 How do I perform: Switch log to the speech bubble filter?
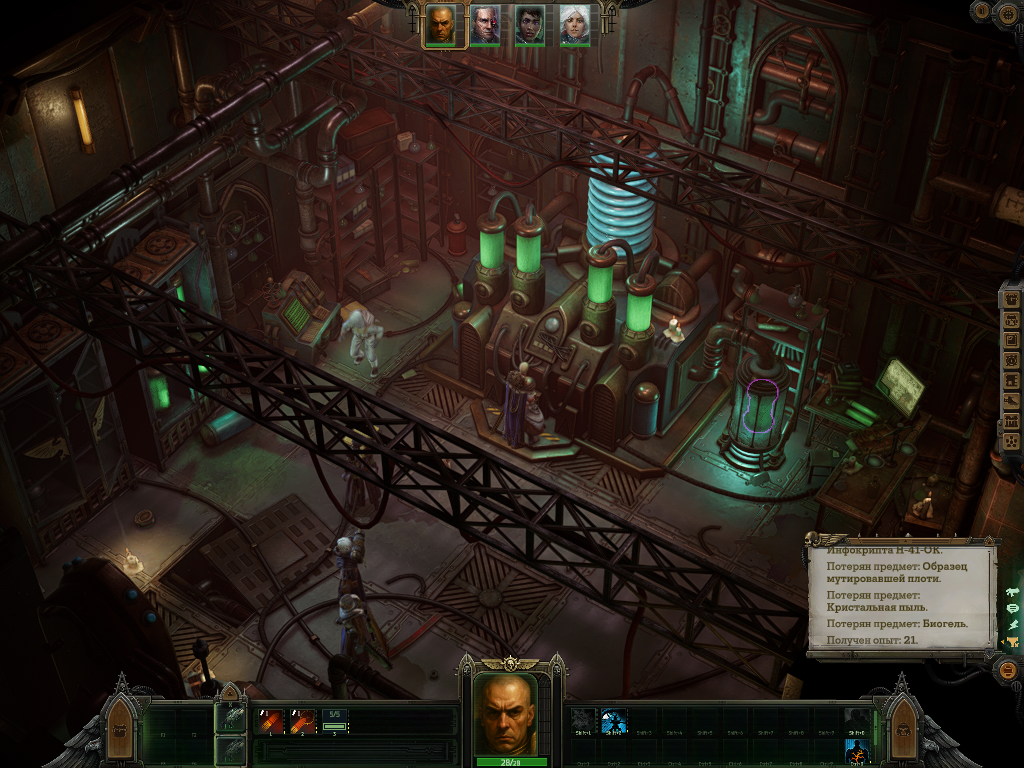[1012, 608]
